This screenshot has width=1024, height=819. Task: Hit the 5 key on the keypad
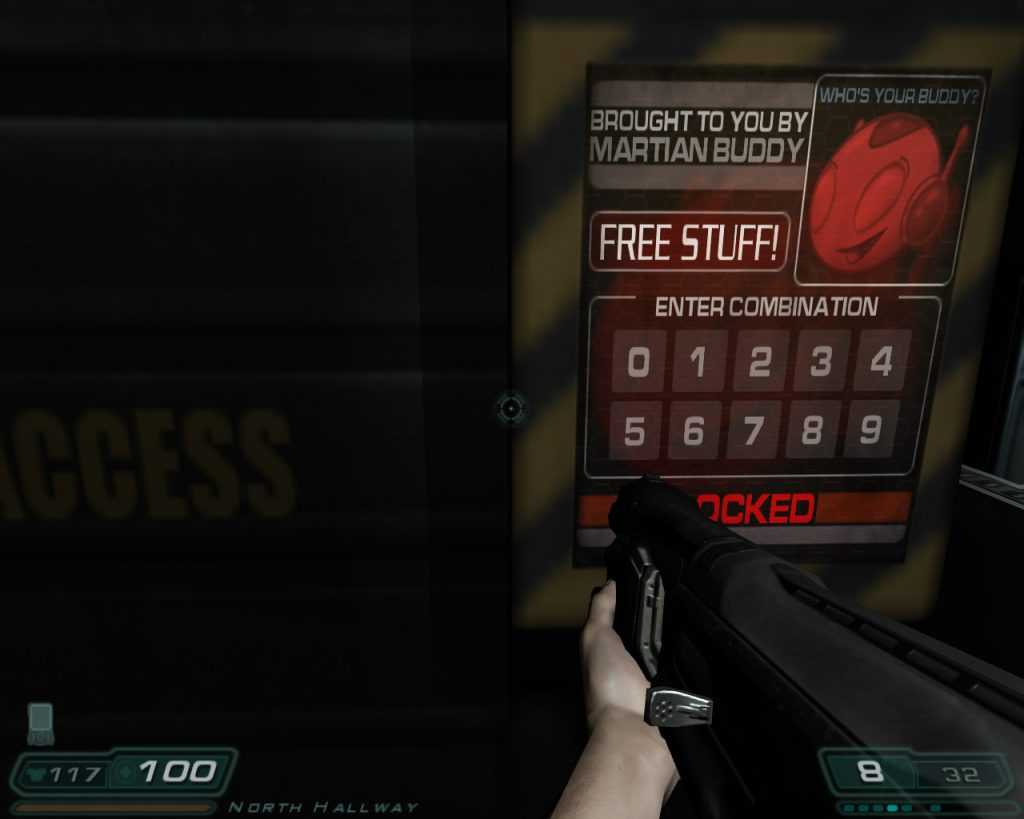(x=635, y=431)
